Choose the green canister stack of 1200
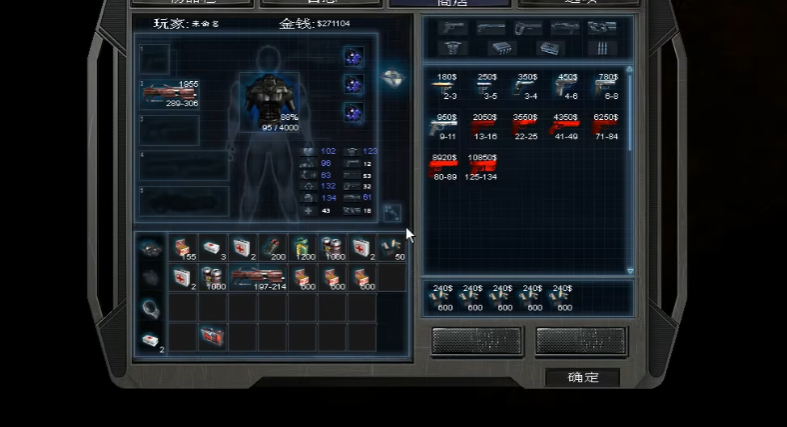The image size is (787, 427). point(303,247)
